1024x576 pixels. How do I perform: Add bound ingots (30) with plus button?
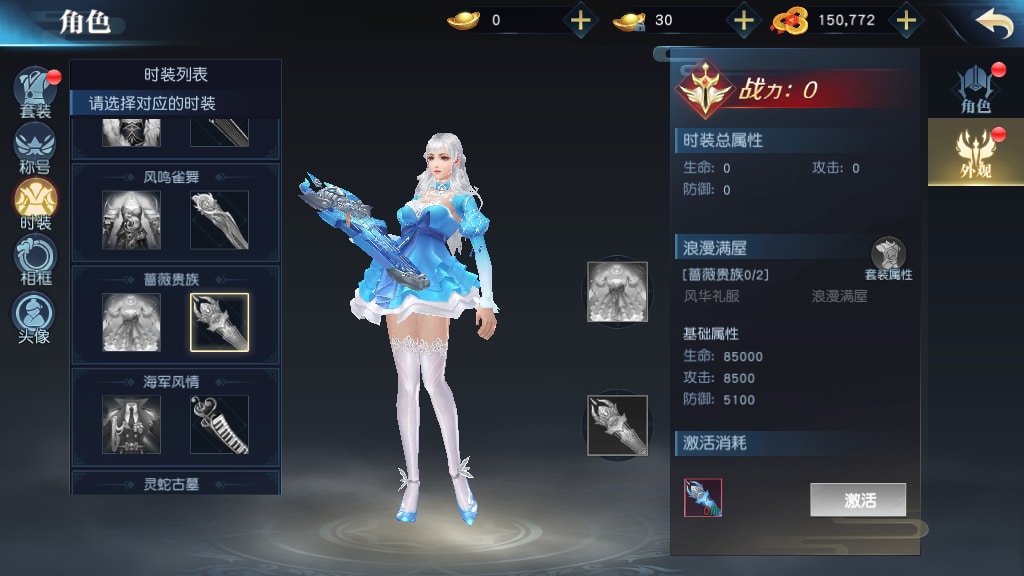tap(743, 20)
